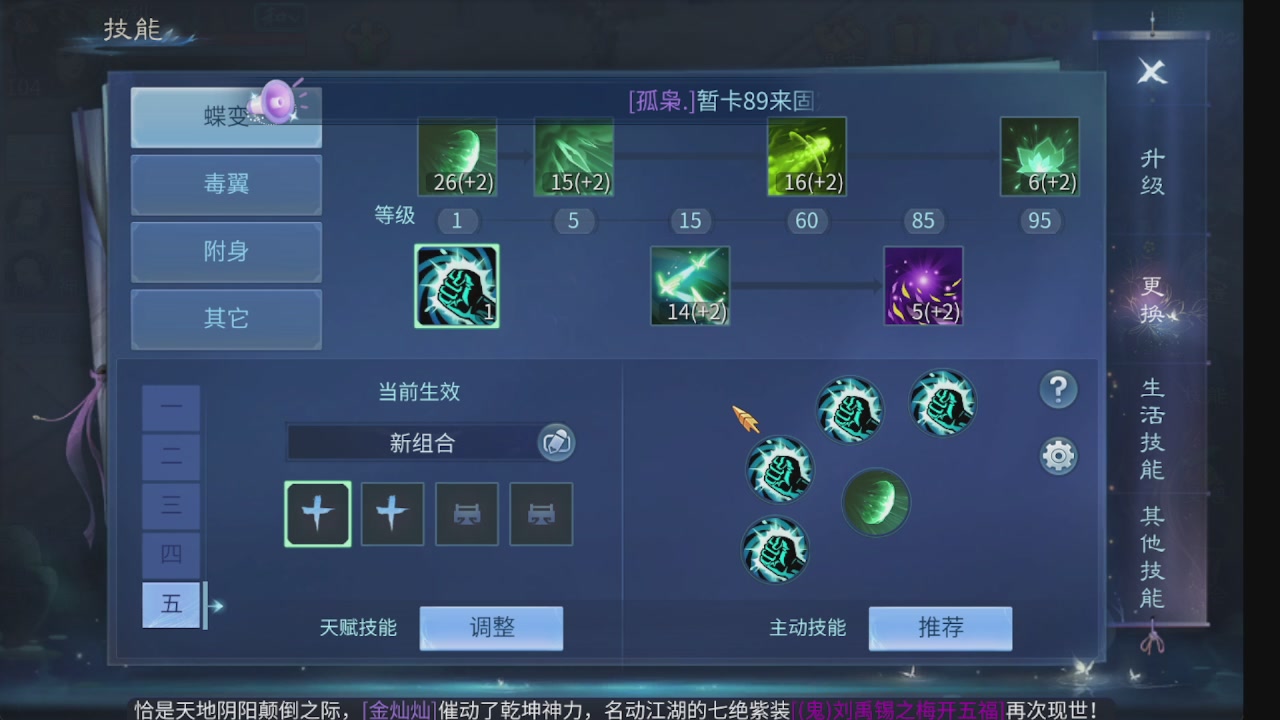Viewport: 1280px width, 720px height.
Task: Select a circular fist active skill orb
Action: (849, 408)
